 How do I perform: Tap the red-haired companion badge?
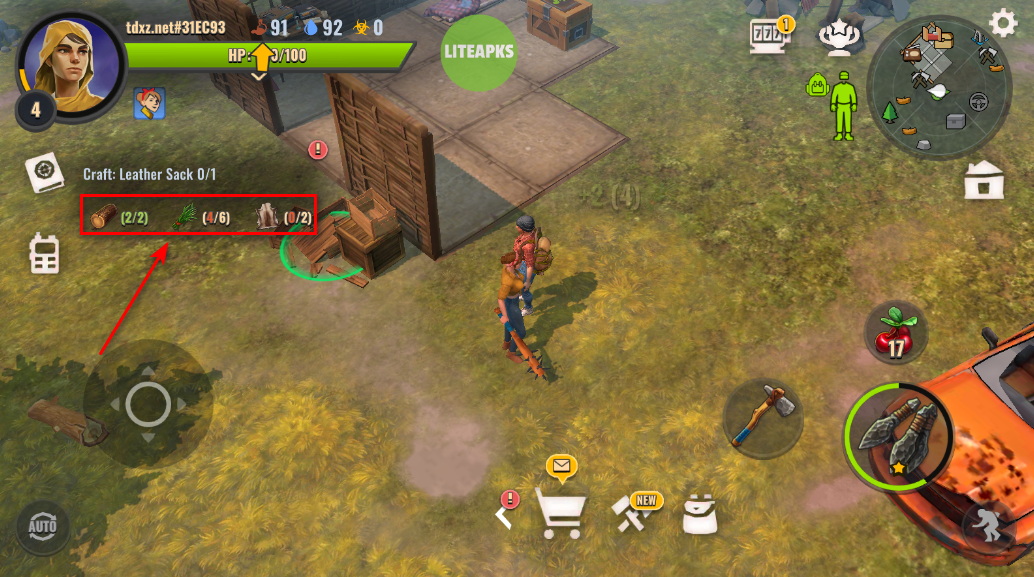tap(149, 103)
